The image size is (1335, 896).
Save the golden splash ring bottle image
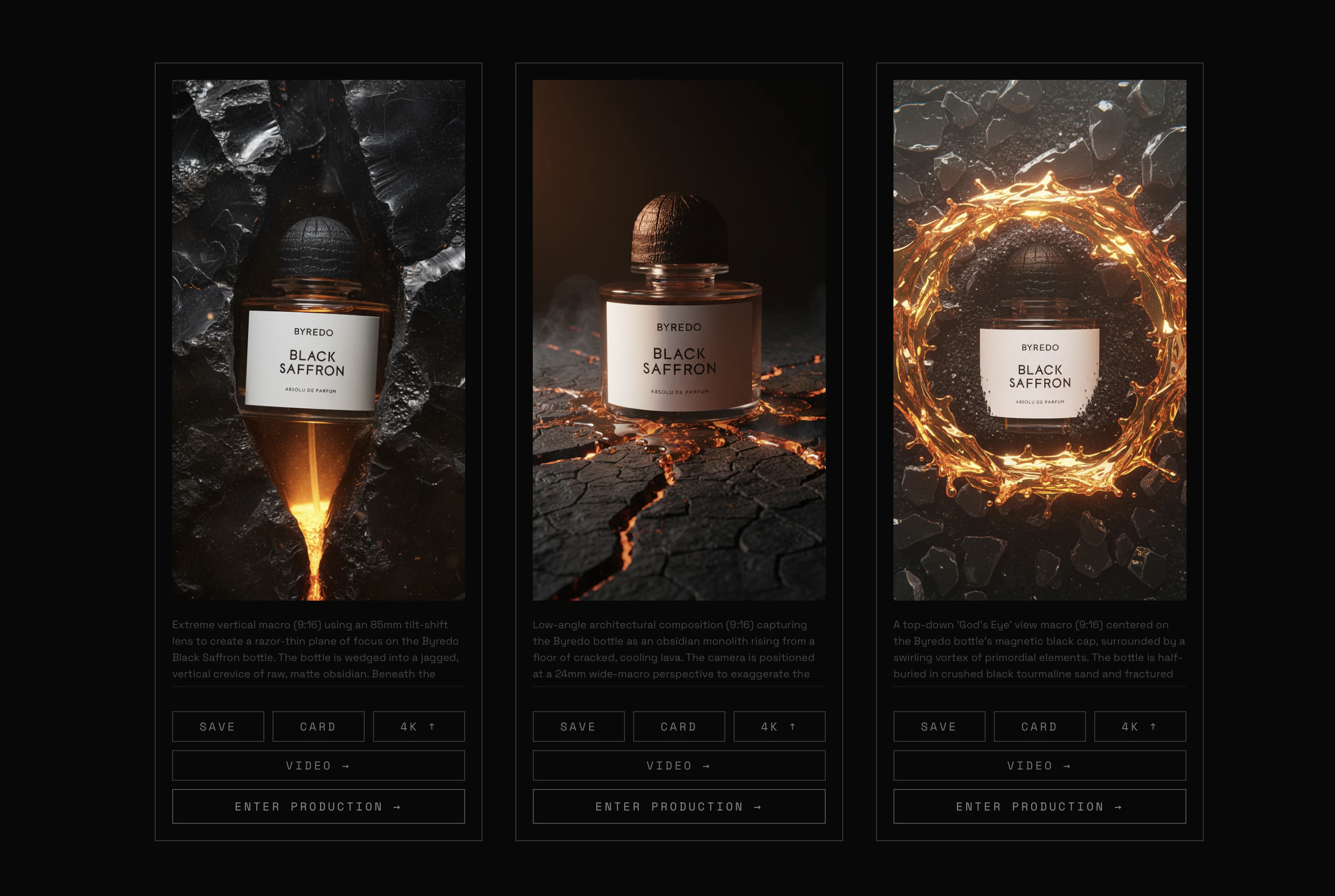939,727
